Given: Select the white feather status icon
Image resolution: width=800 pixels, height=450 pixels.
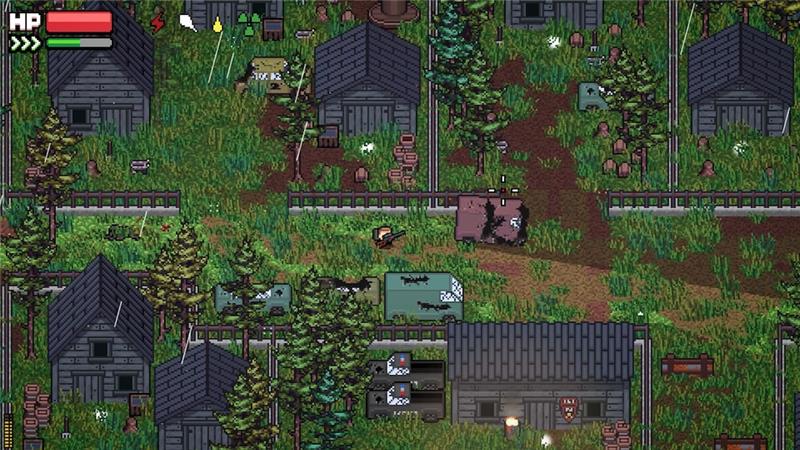Looking at the screenshot, I should 187,22.
